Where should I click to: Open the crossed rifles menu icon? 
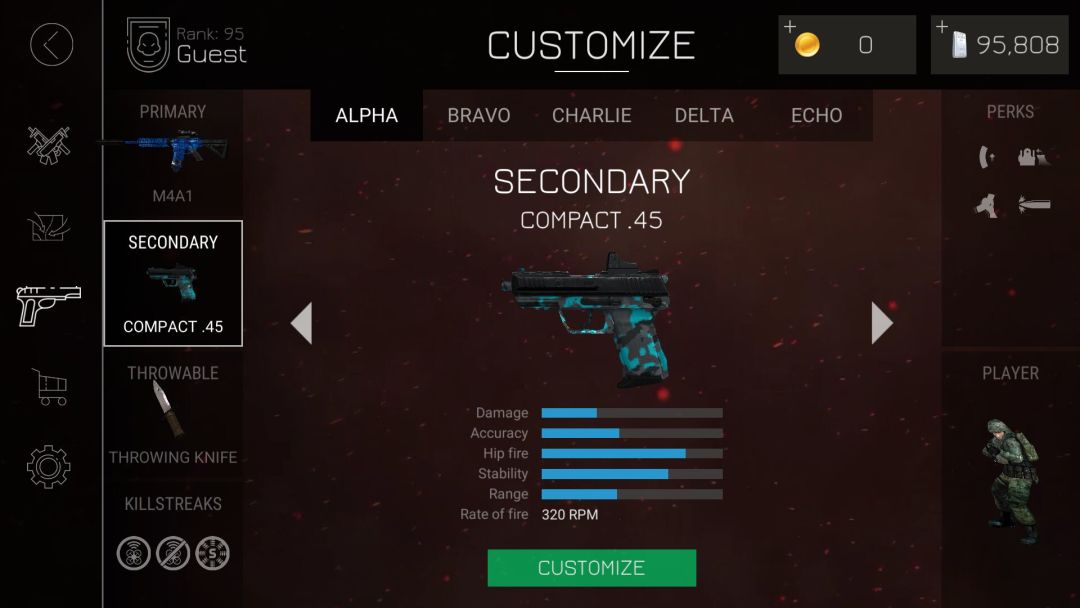tap(49, 145)
